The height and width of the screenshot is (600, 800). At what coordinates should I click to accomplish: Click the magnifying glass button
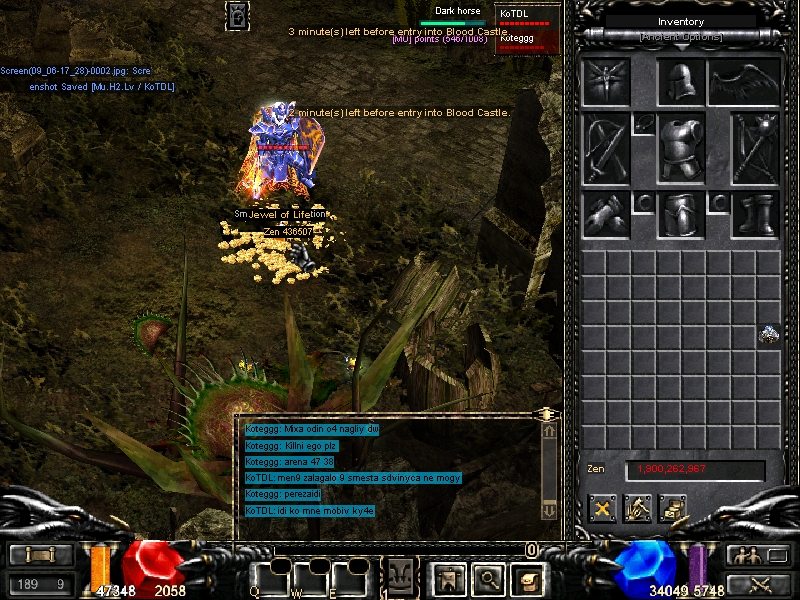tap(487, 577)
